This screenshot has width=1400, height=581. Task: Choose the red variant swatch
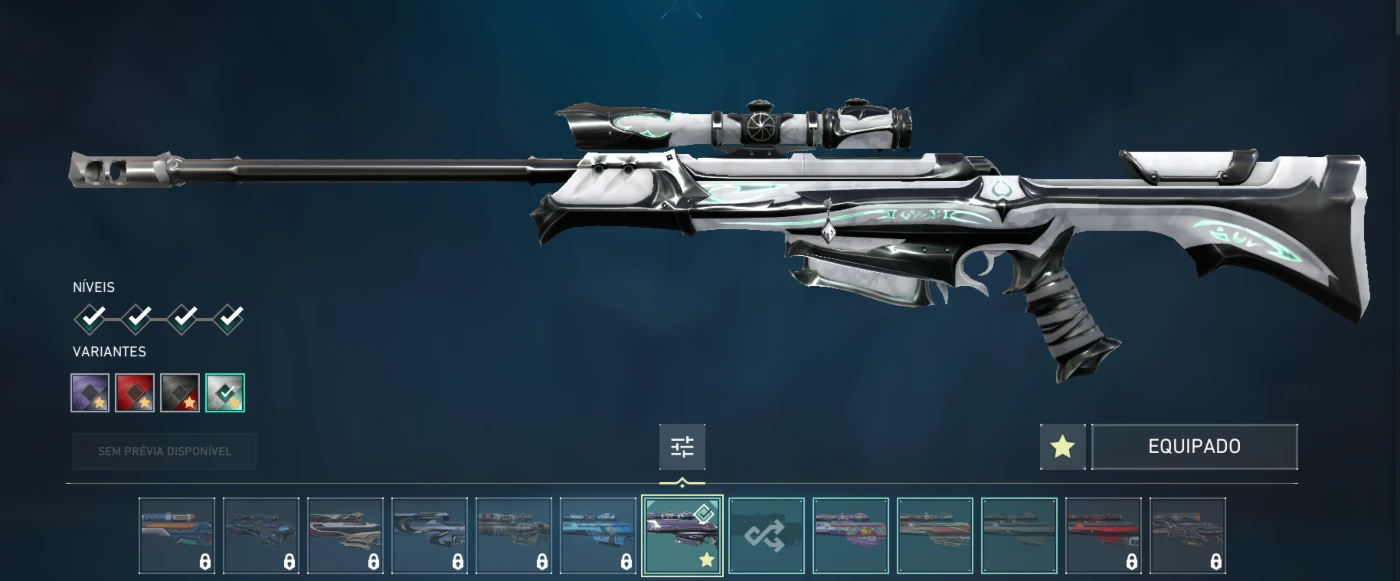(x=135, y=393)
